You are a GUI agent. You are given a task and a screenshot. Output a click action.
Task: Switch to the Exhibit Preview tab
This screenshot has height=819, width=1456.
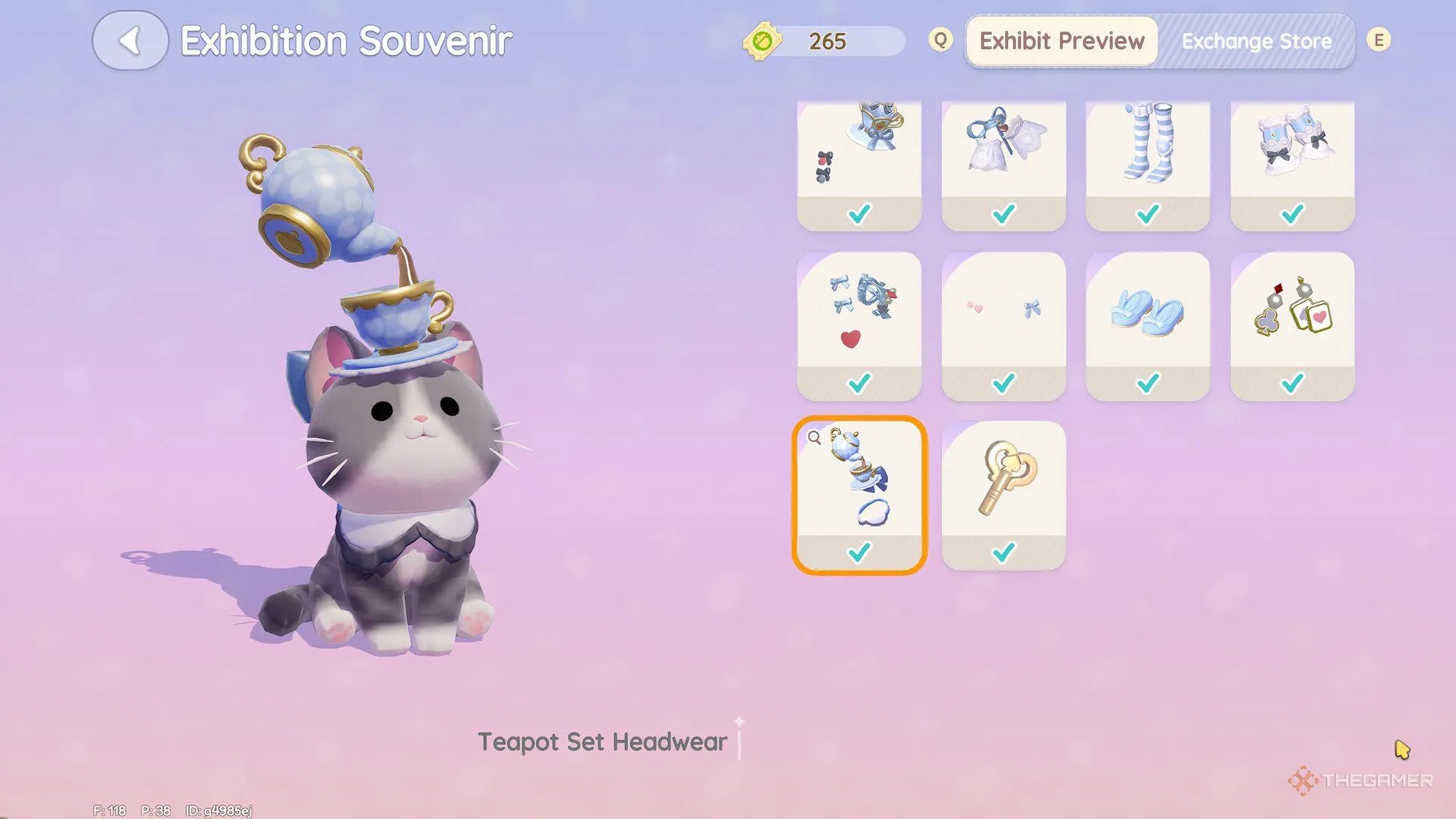[x=1061, y=41]
